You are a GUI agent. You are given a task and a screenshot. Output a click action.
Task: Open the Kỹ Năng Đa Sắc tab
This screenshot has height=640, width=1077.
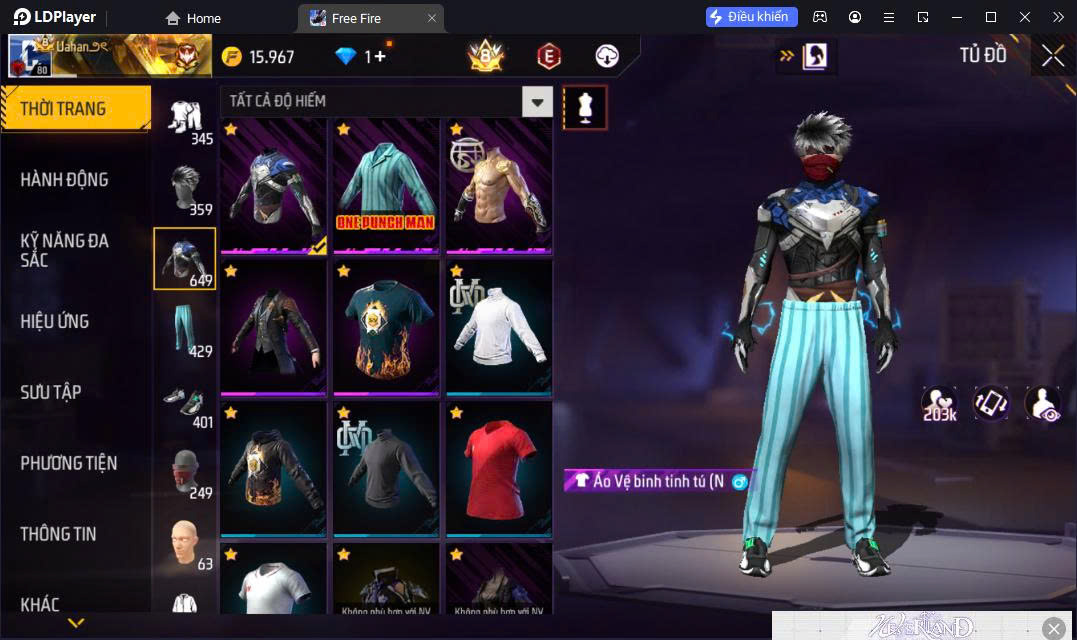coord(65,250)
